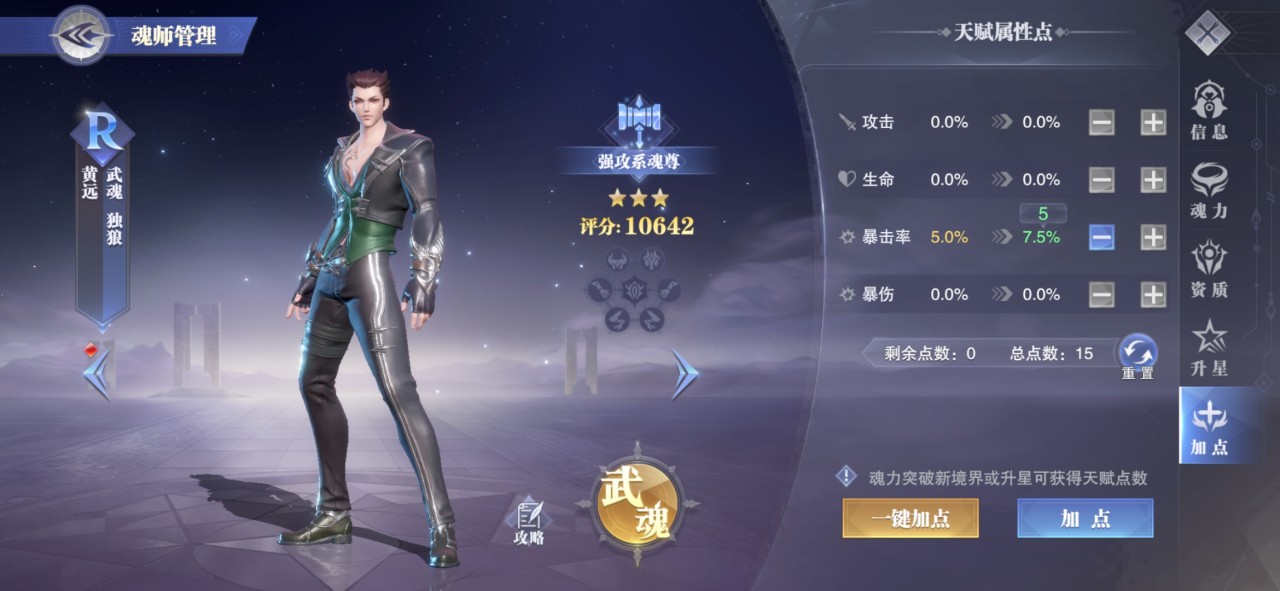Add a point to 暴击率
This screenshot has width=1280, height=591.
click(1153, 237)
